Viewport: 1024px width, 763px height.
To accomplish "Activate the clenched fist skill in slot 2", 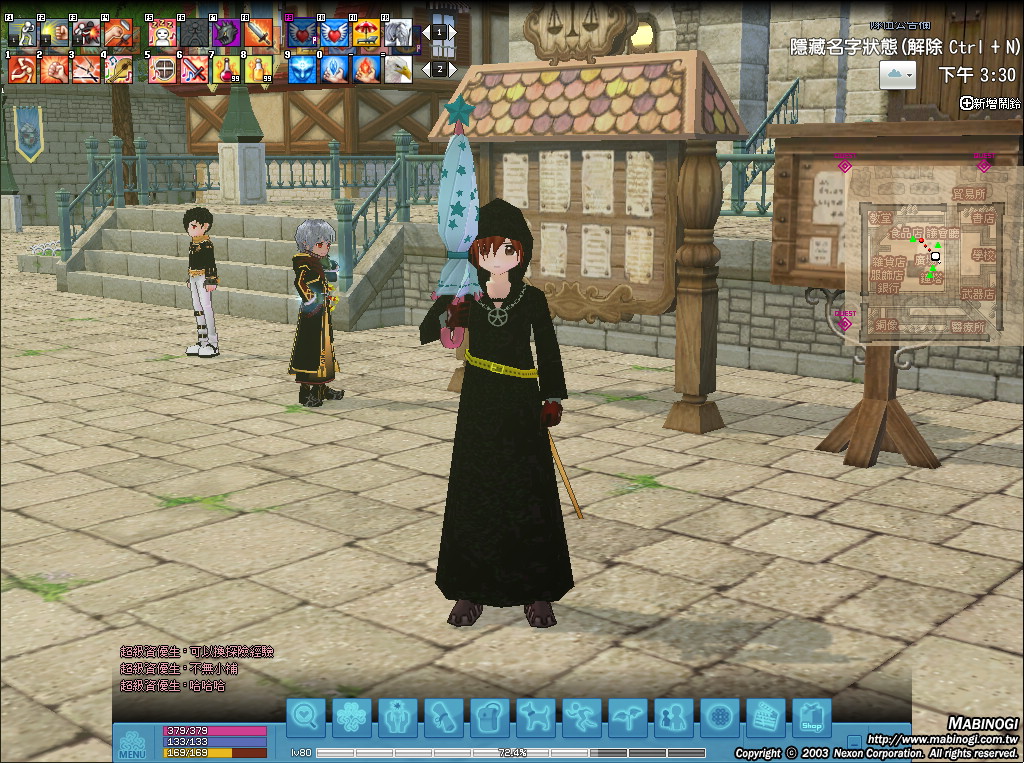I will point(54,69).
